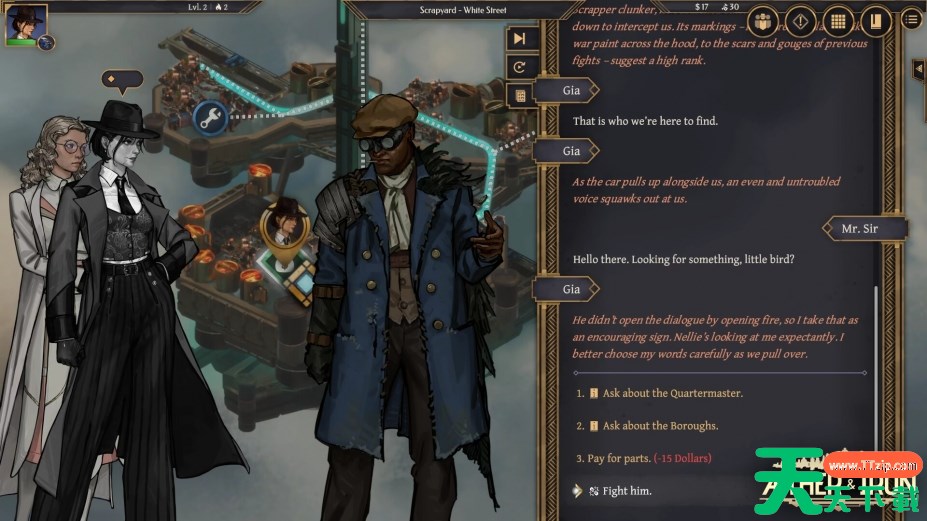Skip dialogue with the fast-forward button

coord(519,38)
